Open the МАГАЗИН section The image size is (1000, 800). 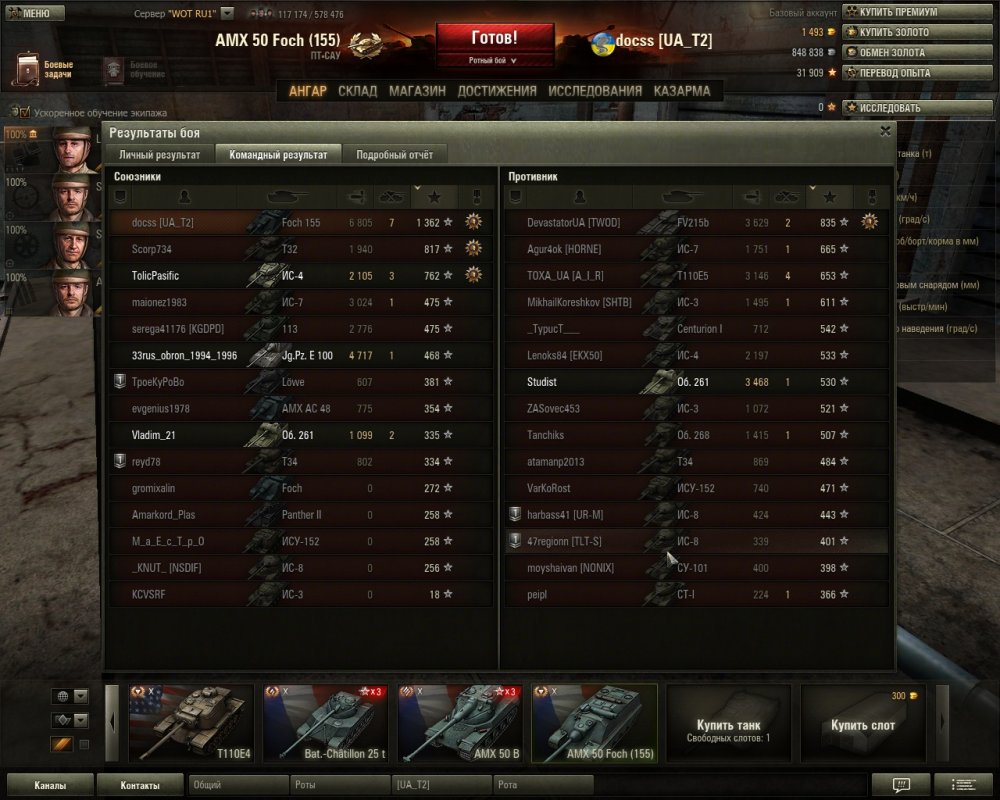[x=417, y=91]
